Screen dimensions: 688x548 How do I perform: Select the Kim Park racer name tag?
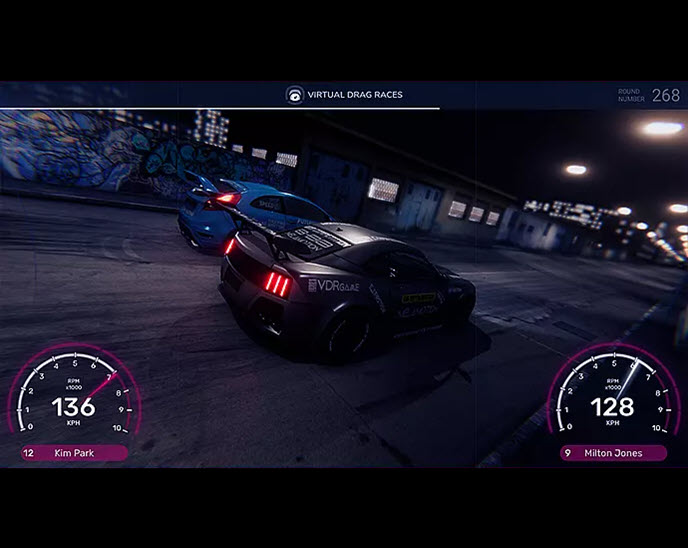(x=74, y=453)
